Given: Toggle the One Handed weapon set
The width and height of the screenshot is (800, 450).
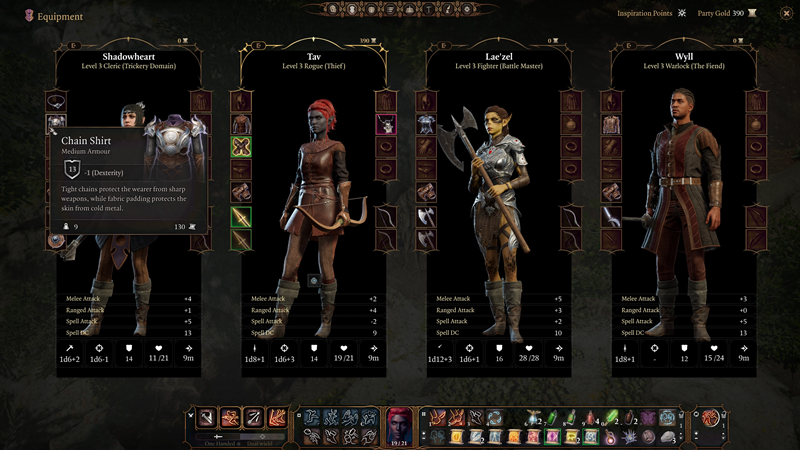Looking at the screenshot, I should pos(220,438).
